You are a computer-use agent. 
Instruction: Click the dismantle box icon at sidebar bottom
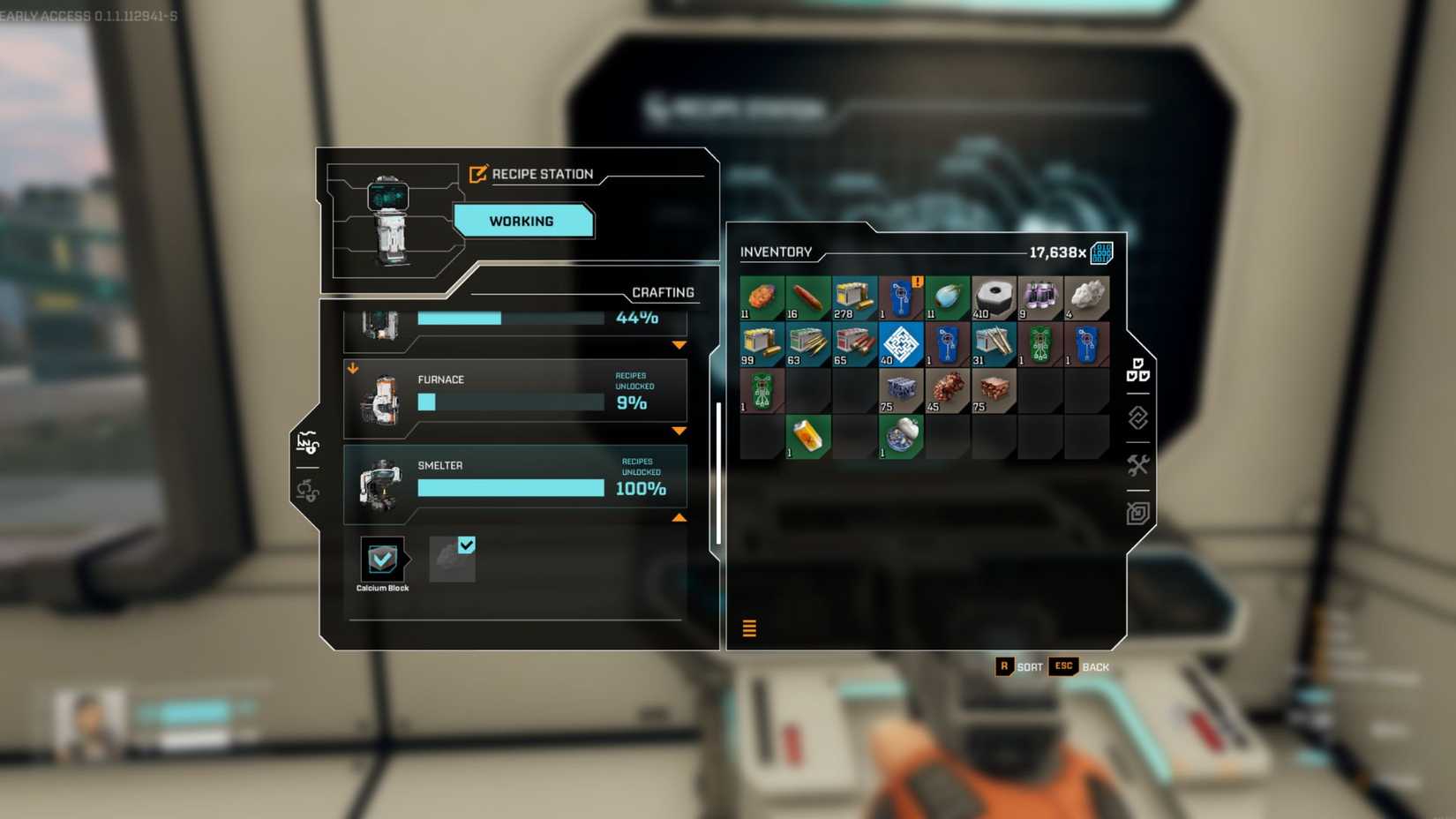coord(1137,512)
